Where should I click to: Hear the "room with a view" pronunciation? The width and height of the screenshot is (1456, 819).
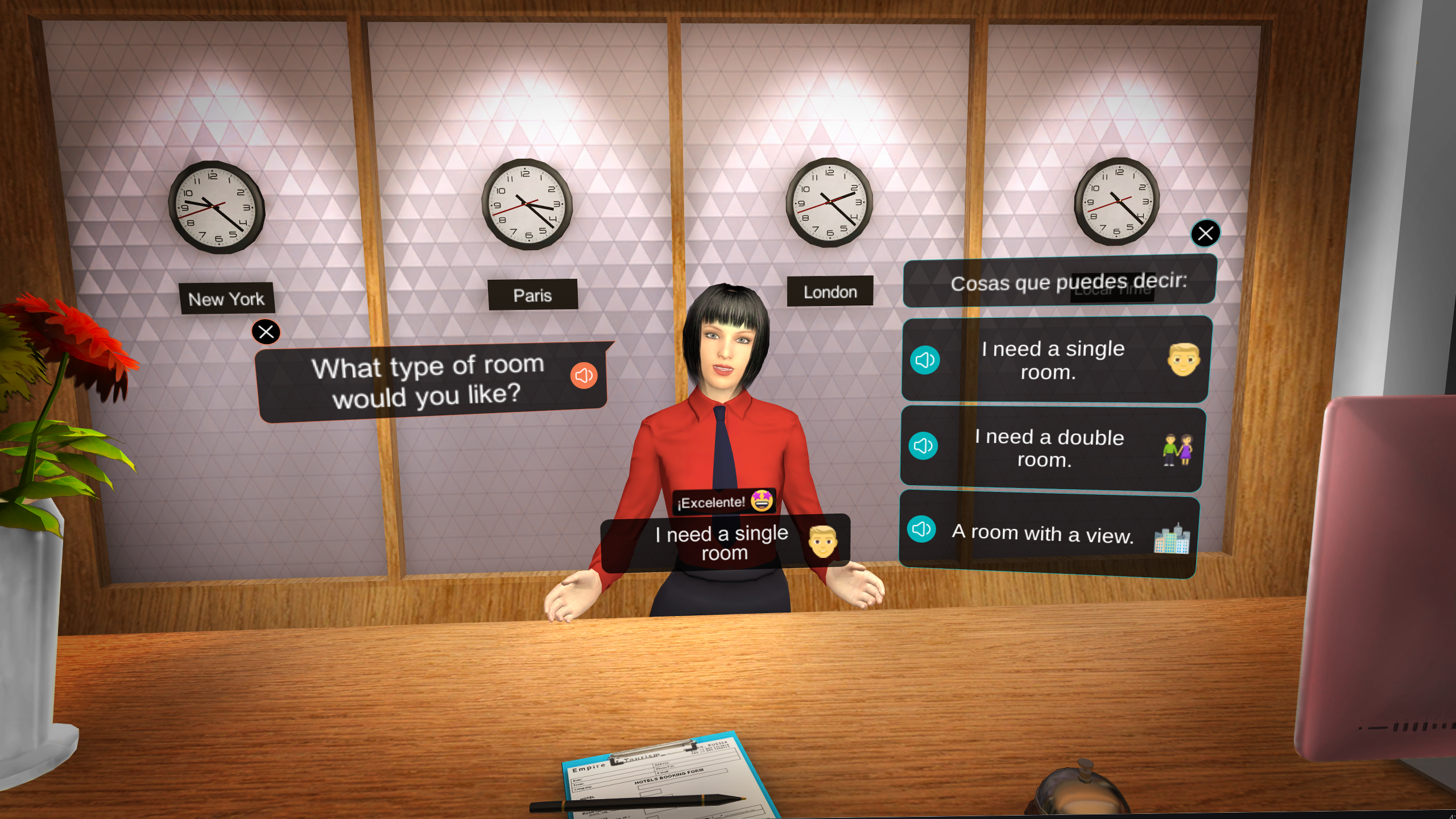click(921, 530)
